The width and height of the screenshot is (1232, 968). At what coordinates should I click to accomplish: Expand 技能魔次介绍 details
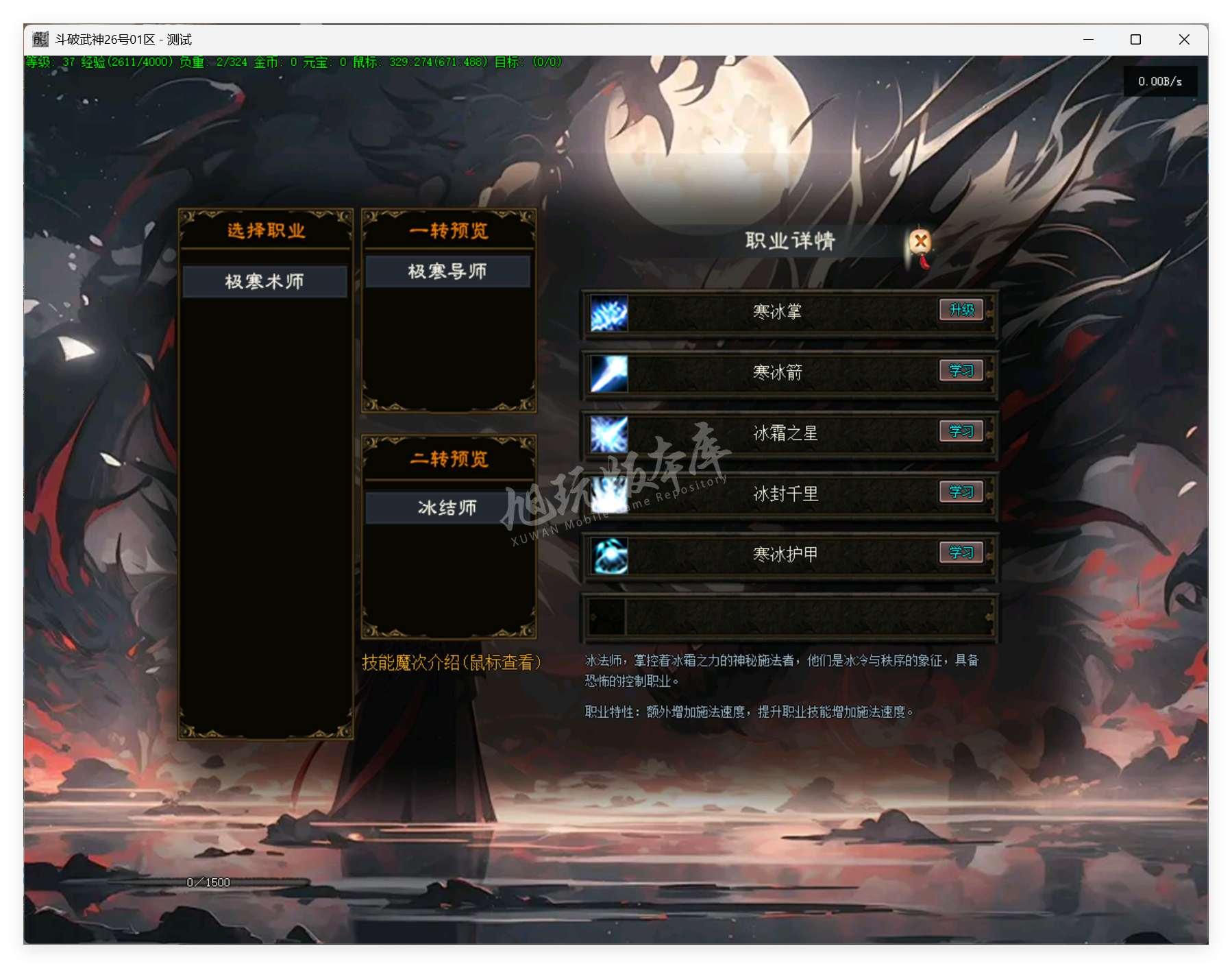452,662
